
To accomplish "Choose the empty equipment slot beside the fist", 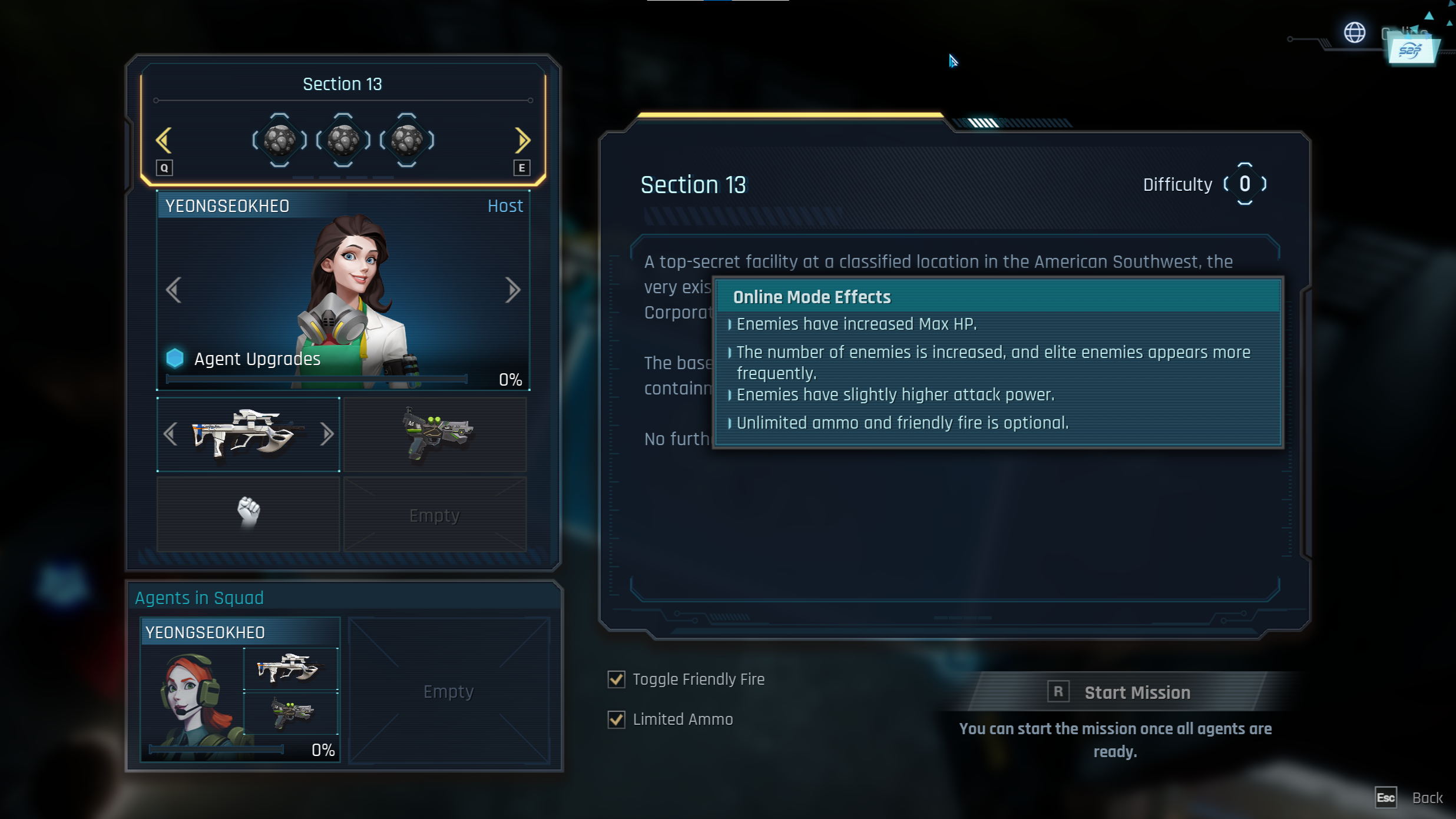I will pyautogui.click(x=435, y=515).
